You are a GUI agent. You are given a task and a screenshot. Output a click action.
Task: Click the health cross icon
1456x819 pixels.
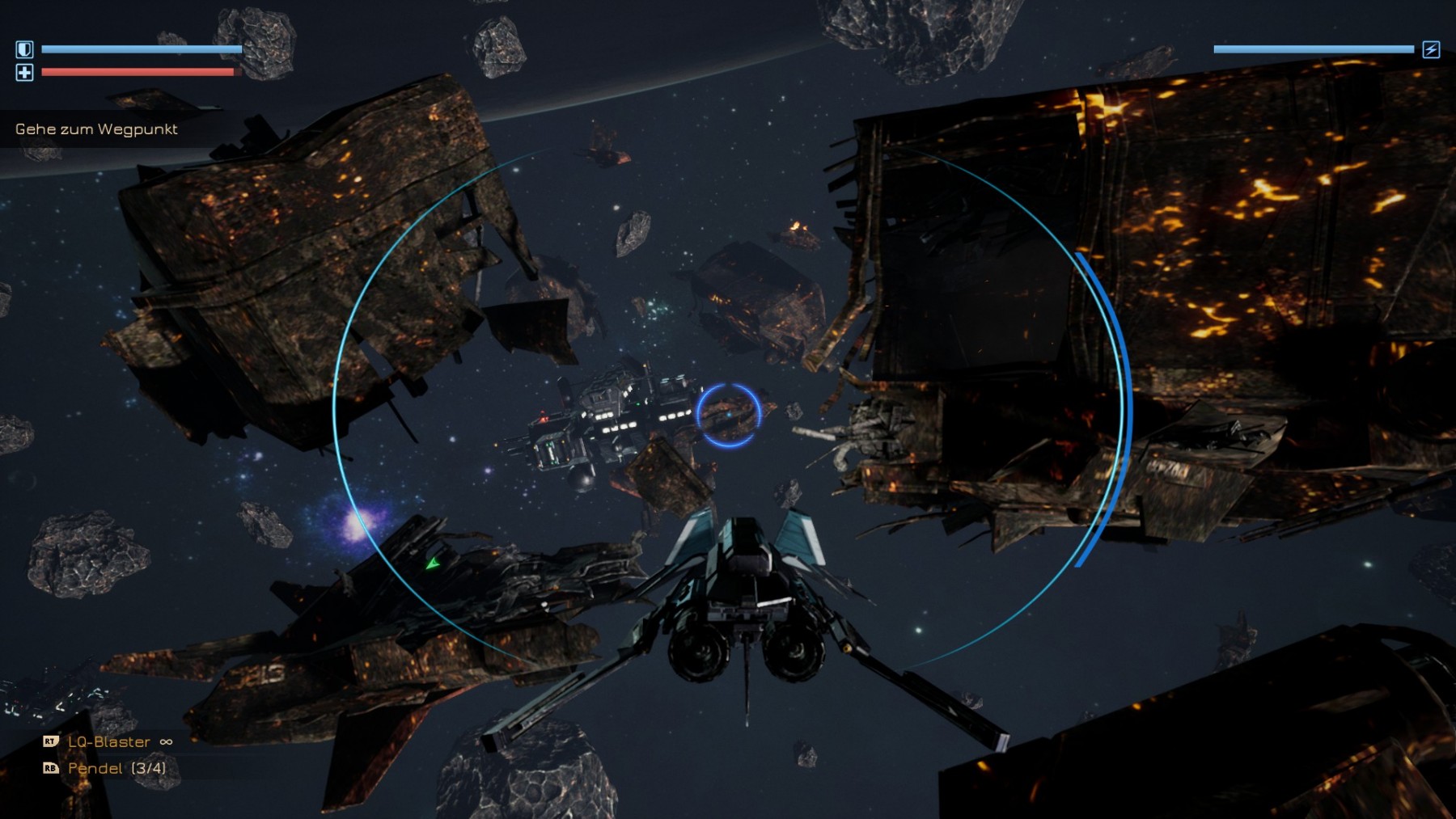(24, 73)
